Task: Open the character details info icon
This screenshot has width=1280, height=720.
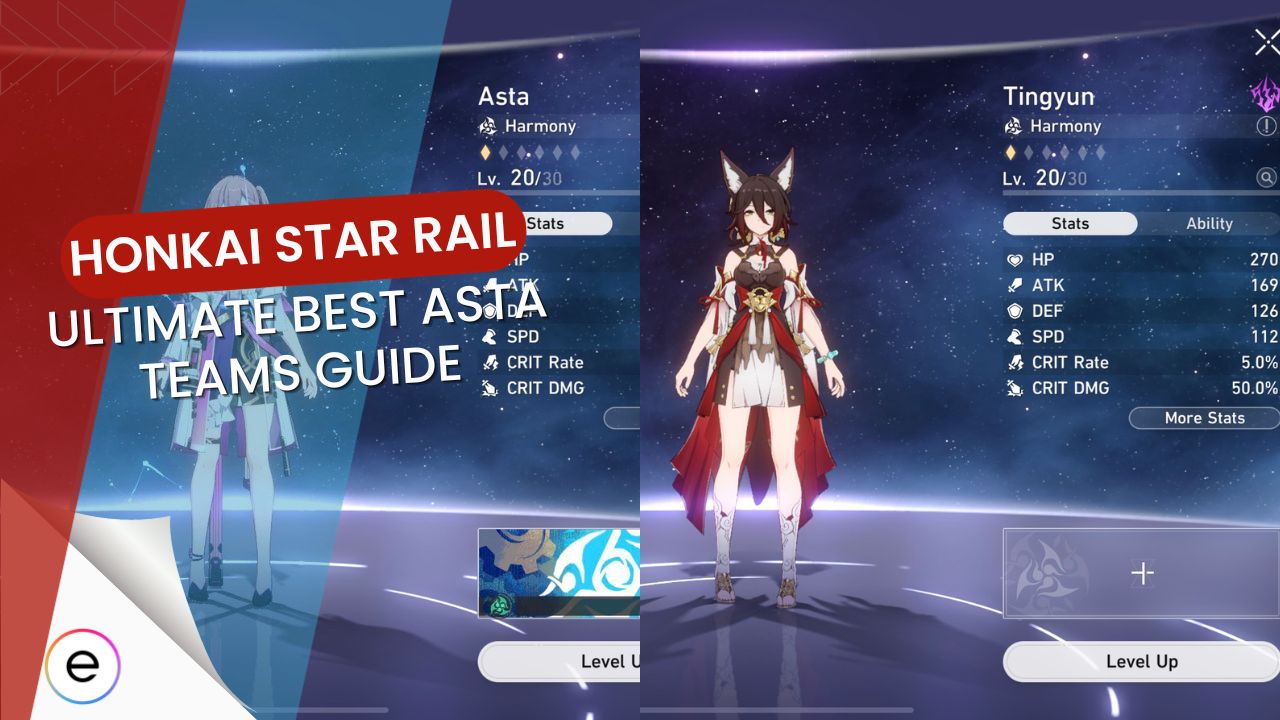Action: [x=1265, y=125]
